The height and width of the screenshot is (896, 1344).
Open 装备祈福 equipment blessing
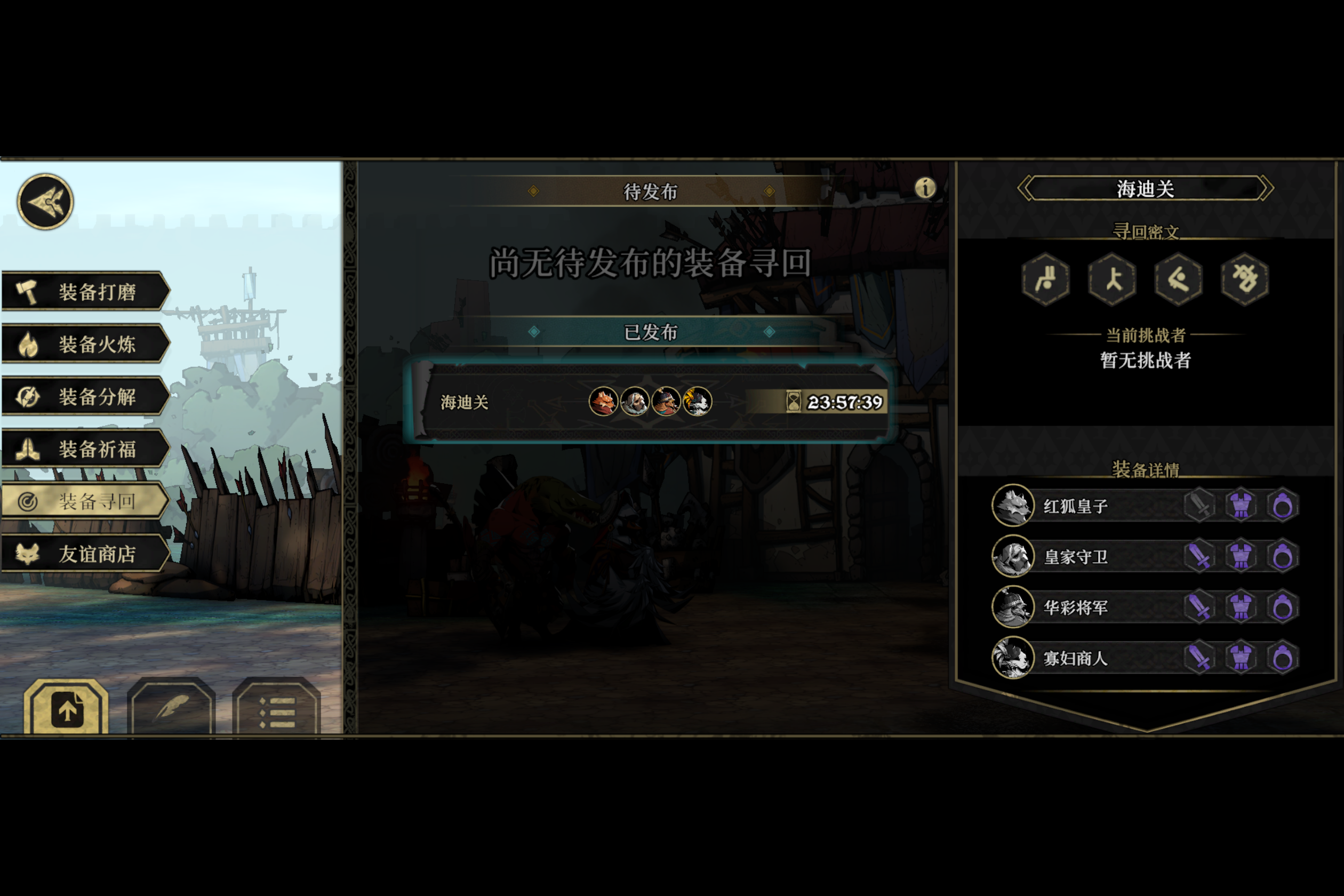click(86, 449)
